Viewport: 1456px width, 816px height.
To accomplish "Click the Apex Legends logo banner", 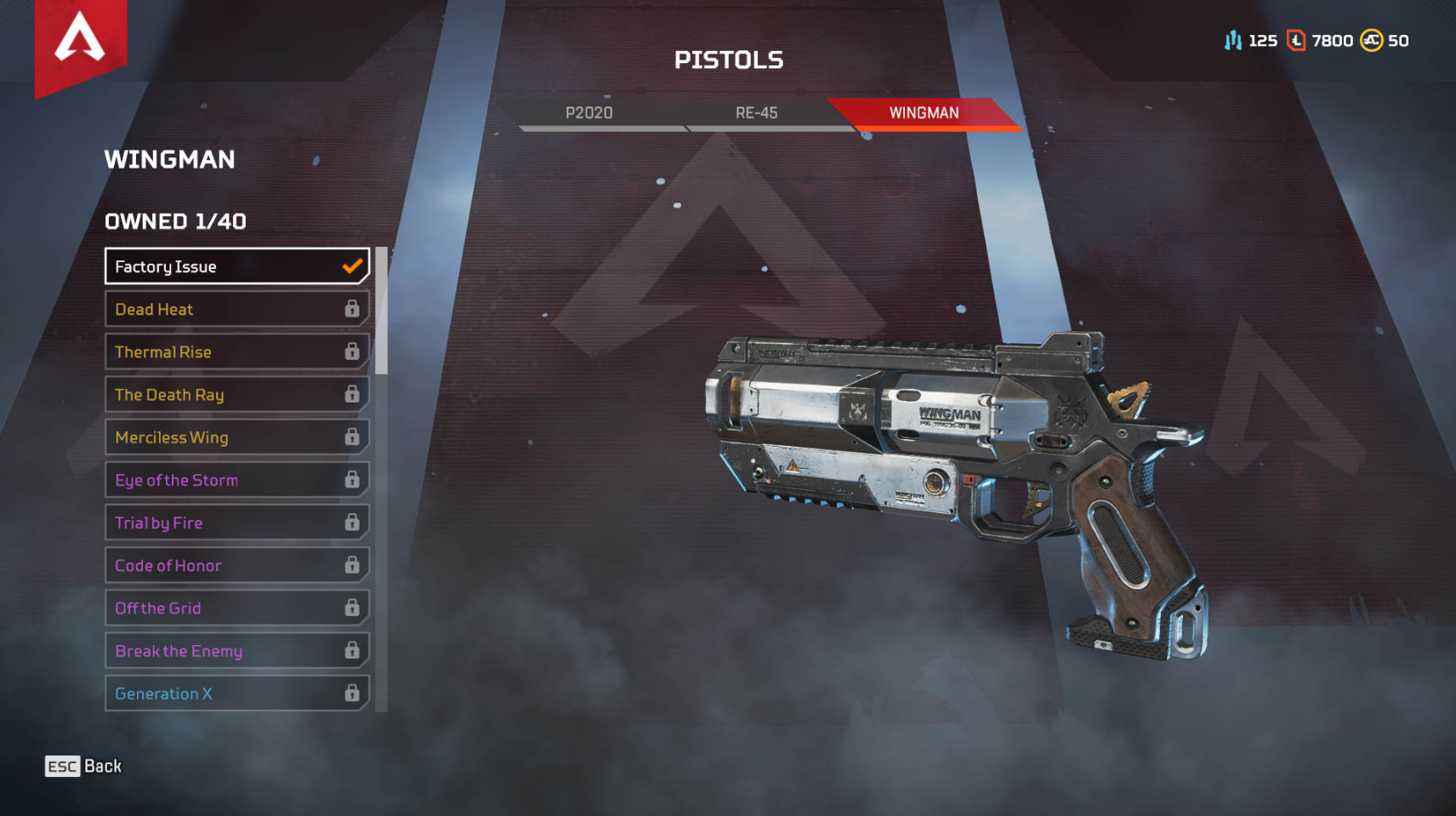I will point(80,41).
